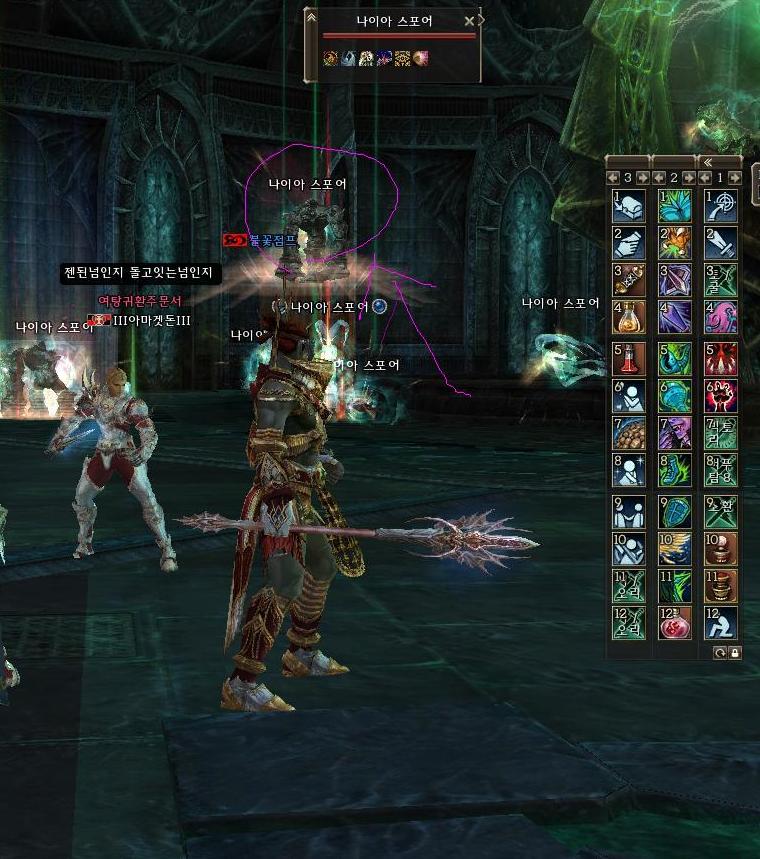Use the crosshair target action icon
This screenshot has height=859, width=760.
coord(721,205)
